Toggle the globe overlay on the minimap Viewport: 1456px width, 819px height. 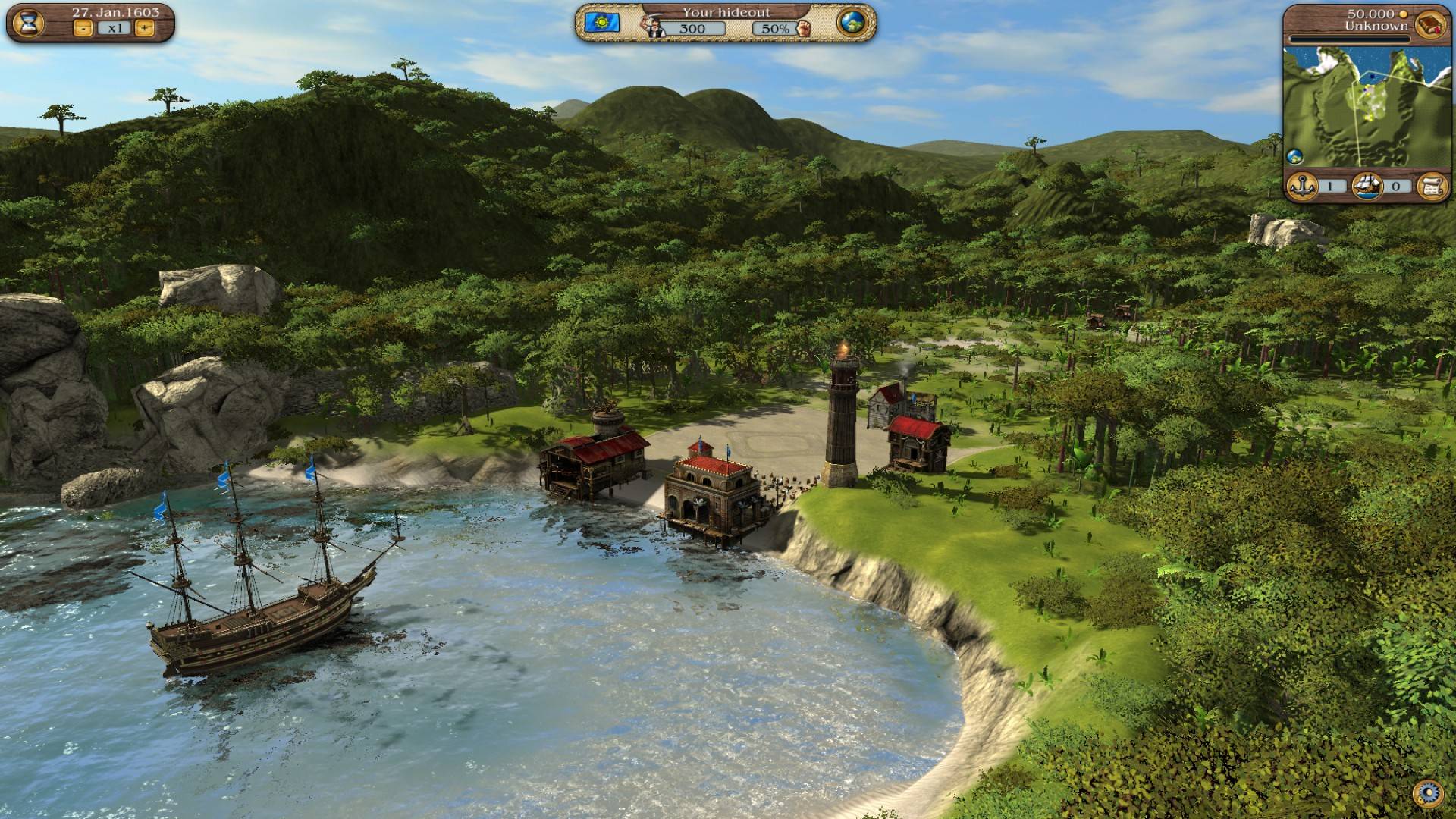(x=1294, y=155)
